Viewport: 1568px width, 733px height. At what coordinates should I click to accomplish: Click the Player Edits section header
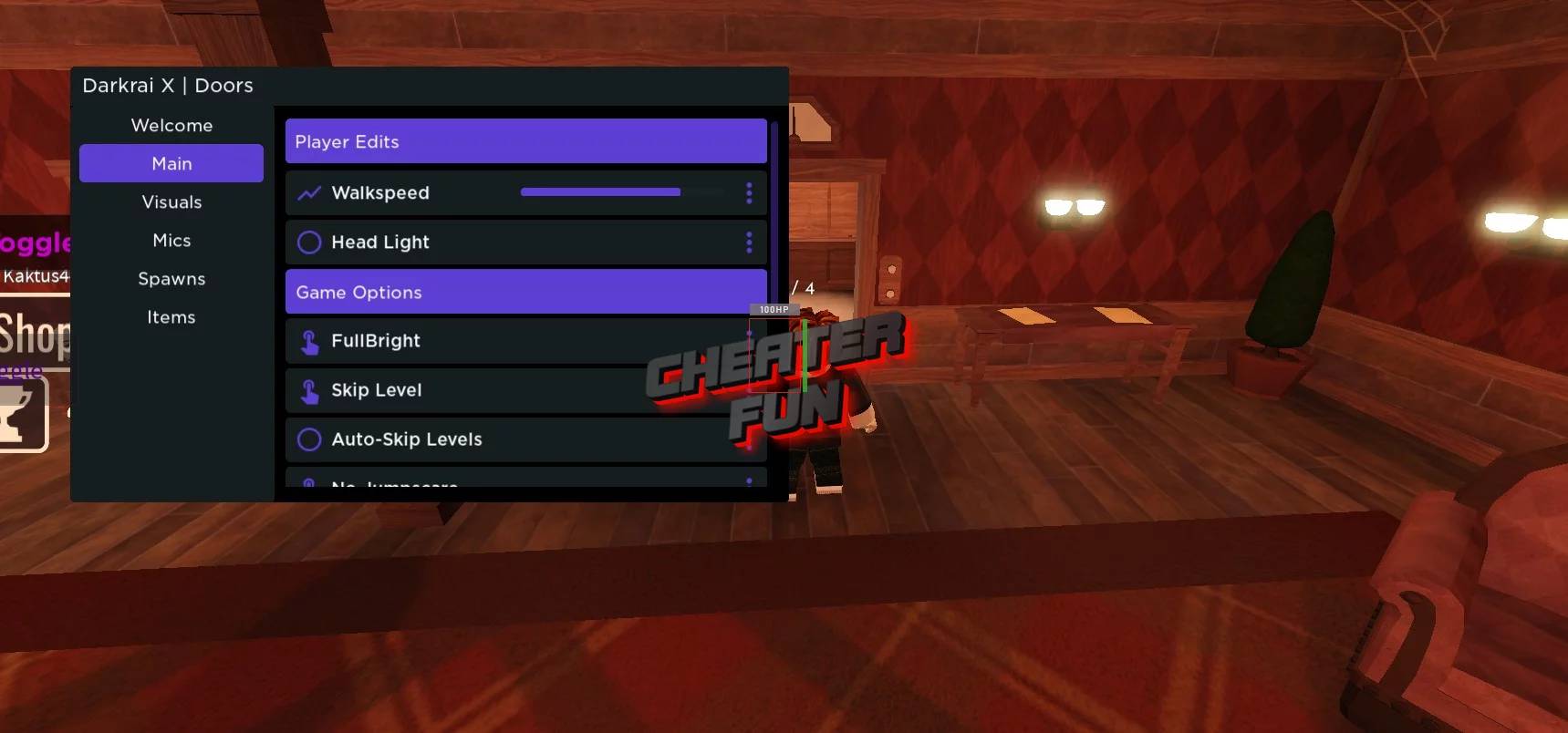click(x=526, y=141)
